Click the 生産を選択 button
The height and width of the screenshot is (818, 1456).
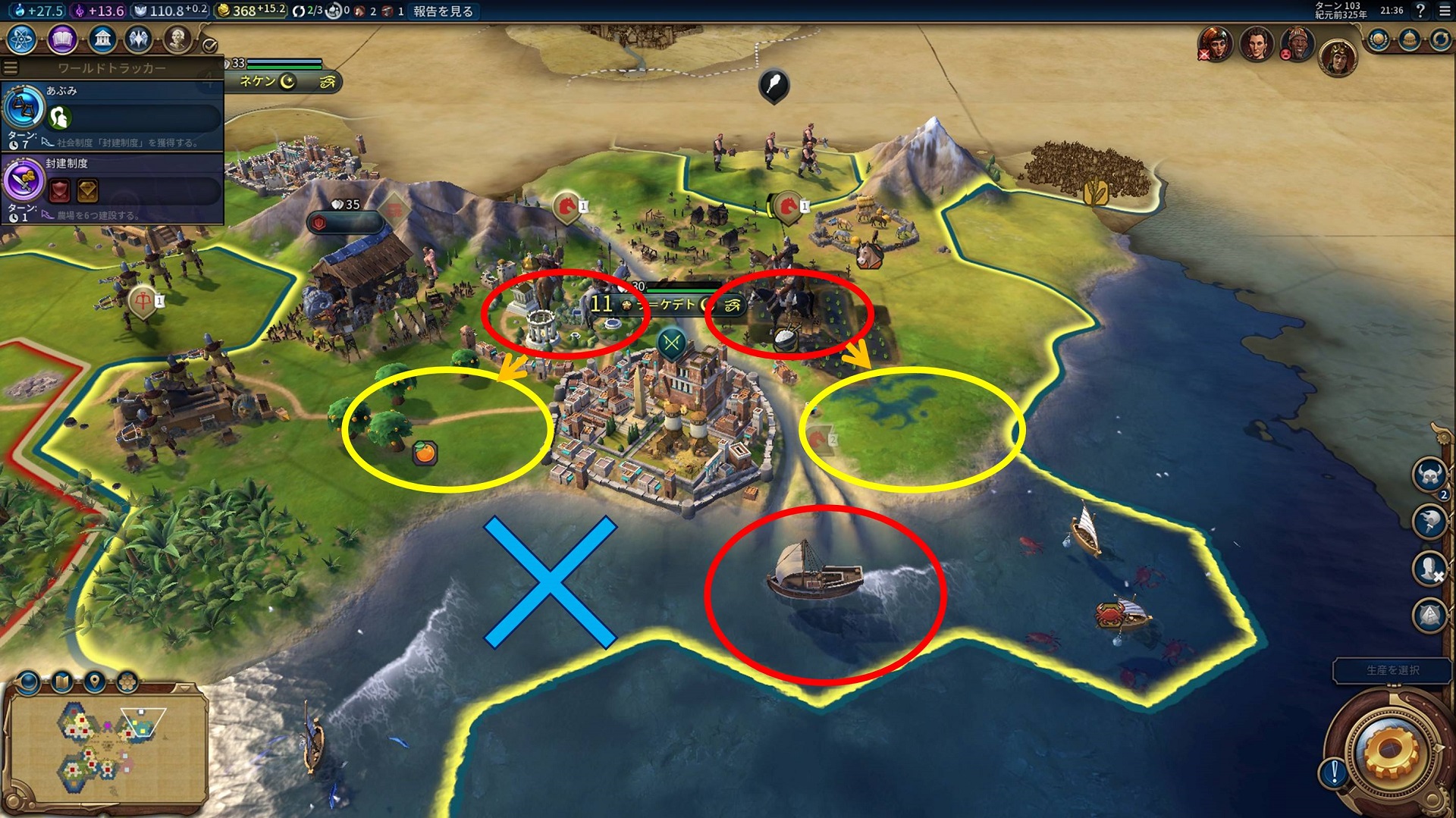(1392, 670)
